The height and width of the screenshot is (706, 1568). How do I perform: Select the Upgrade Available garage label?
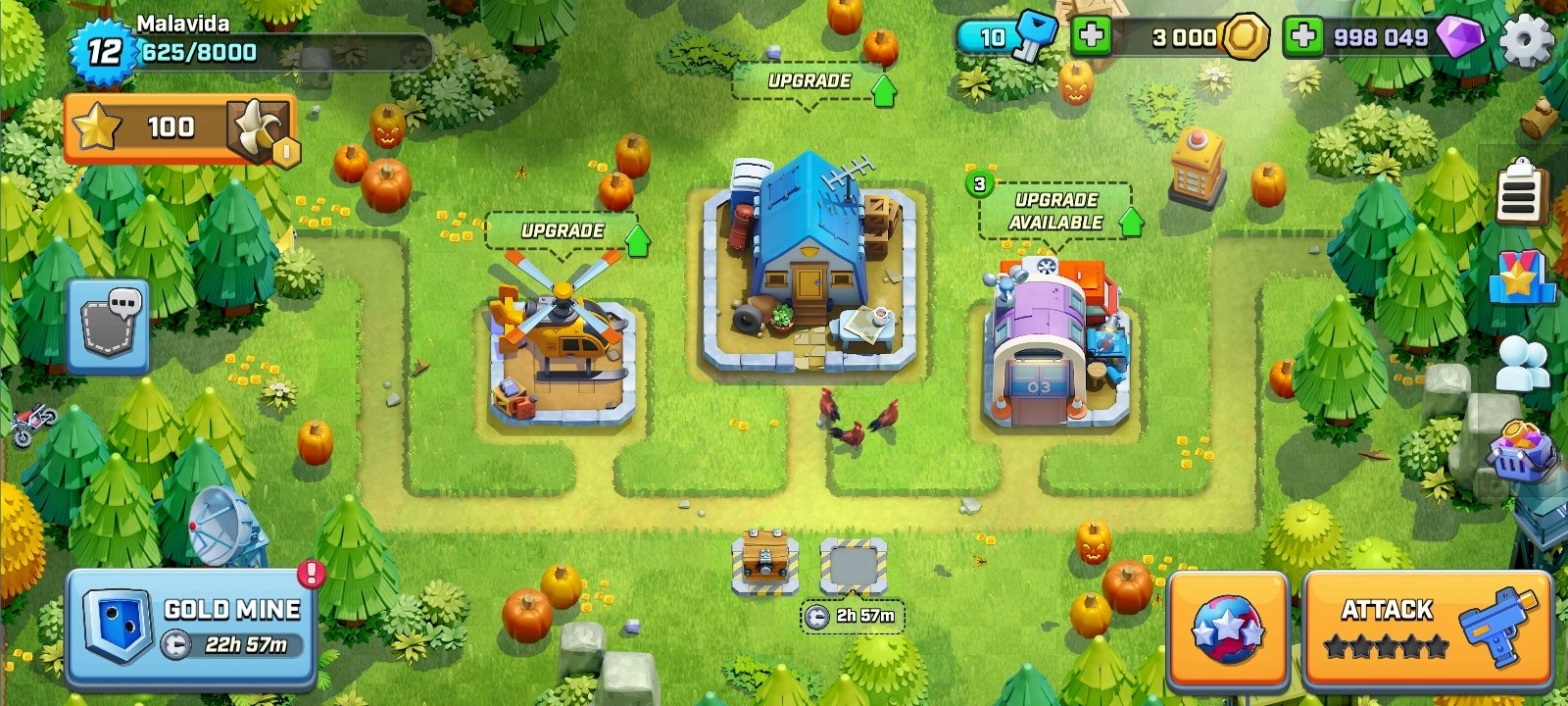click(1055, 211)
